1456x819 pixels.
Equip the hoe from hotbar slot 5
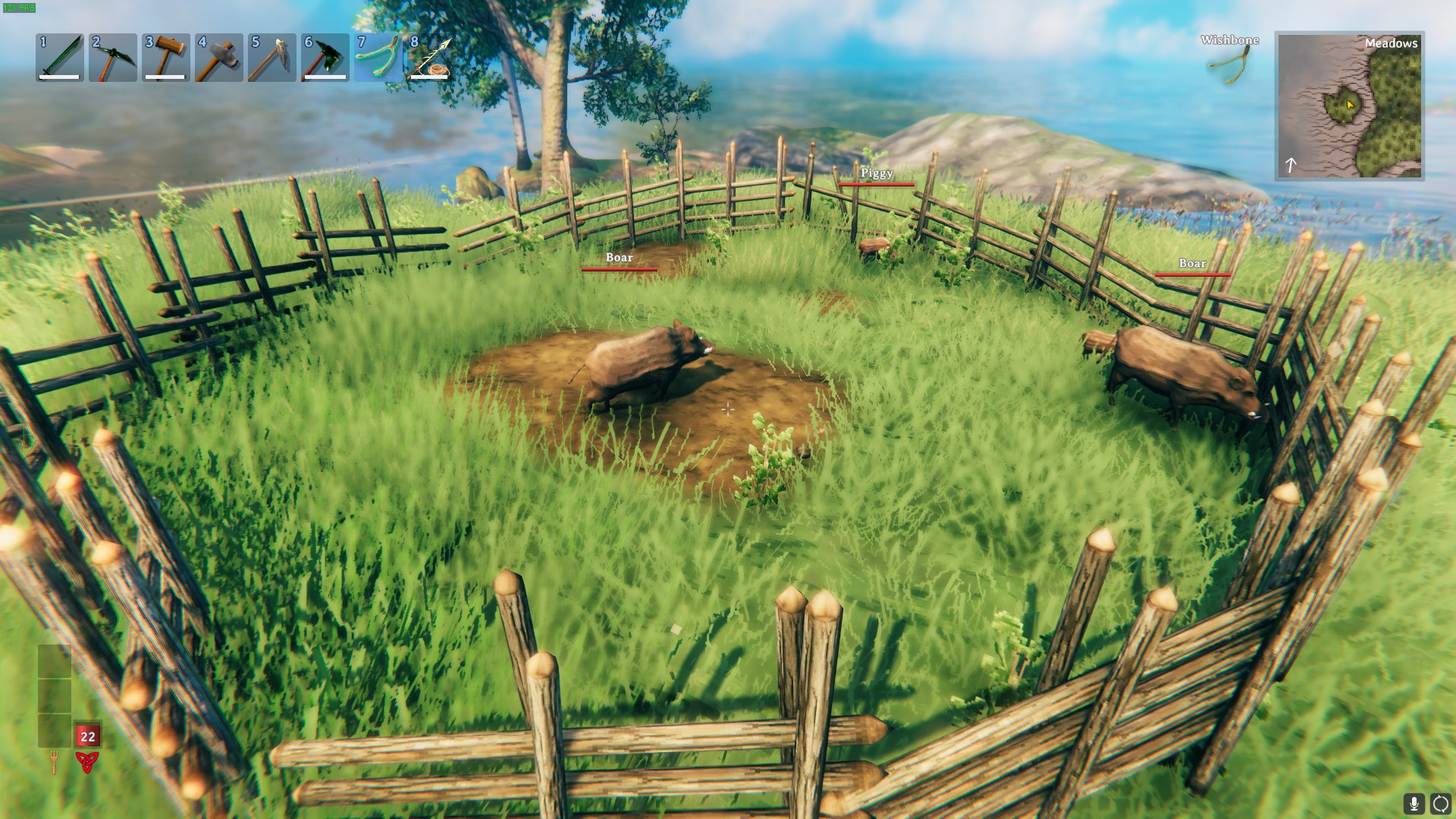[272, 57]
